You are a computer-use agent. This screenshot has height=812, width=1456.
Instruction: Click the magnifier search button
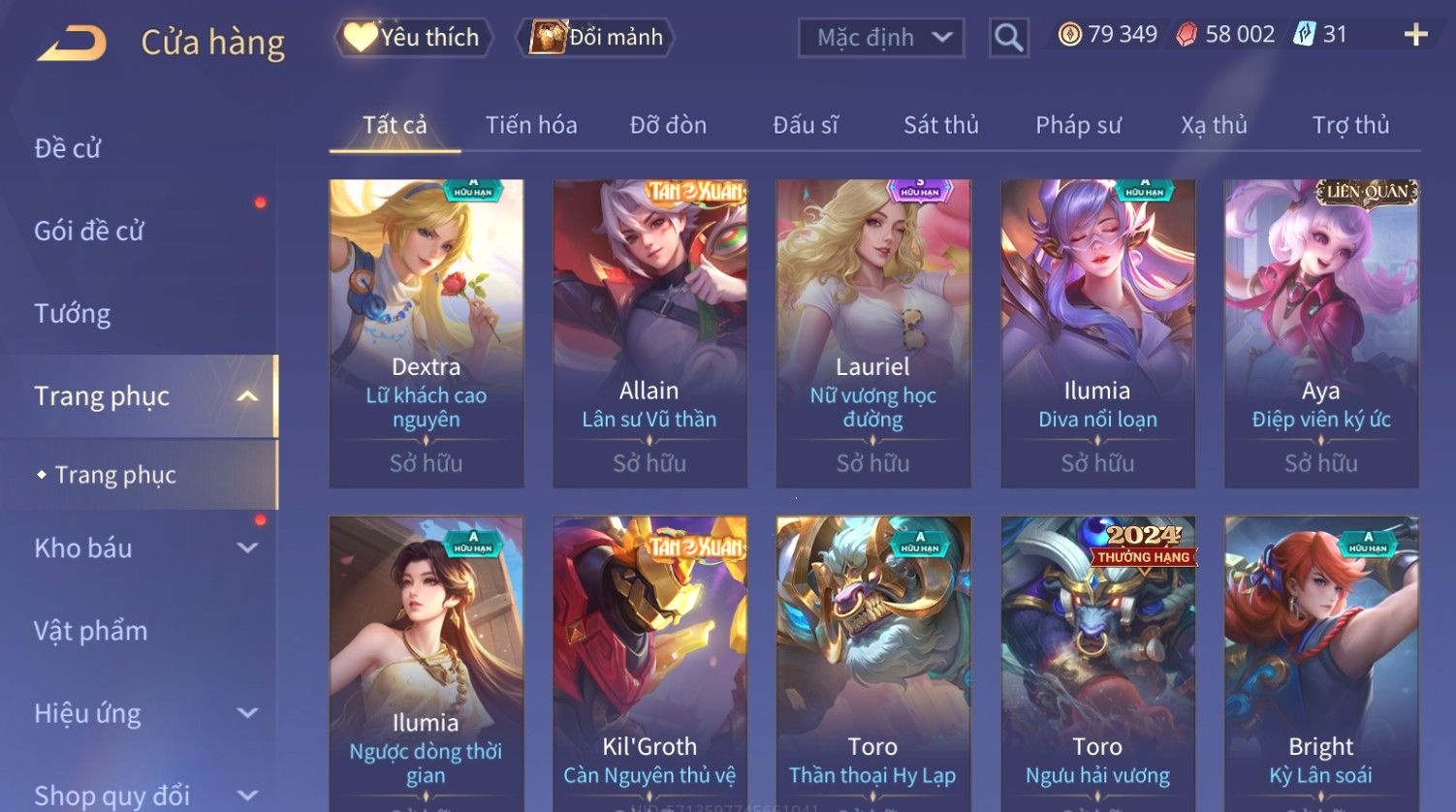click(1008, 38)
